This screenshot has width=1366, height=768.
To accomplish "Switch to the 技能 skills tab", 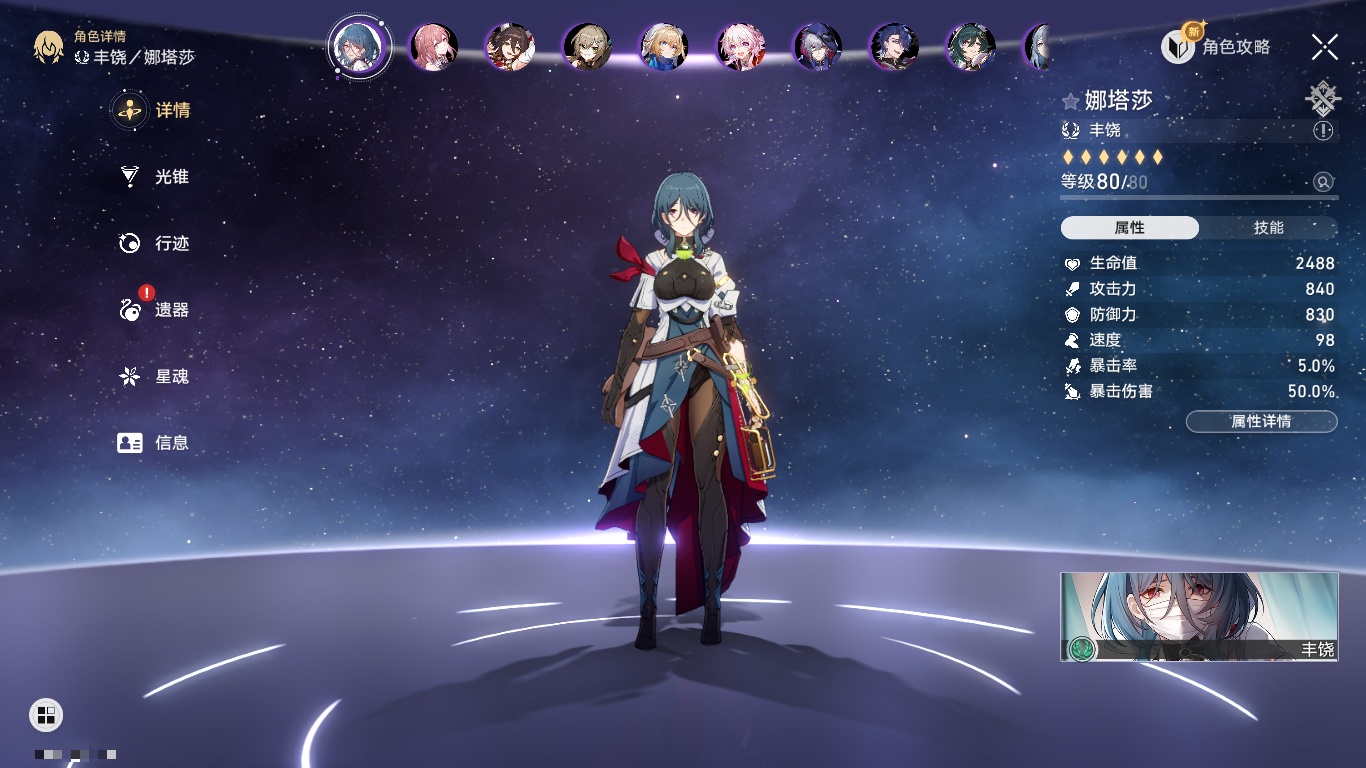I will click(1268, 228).
